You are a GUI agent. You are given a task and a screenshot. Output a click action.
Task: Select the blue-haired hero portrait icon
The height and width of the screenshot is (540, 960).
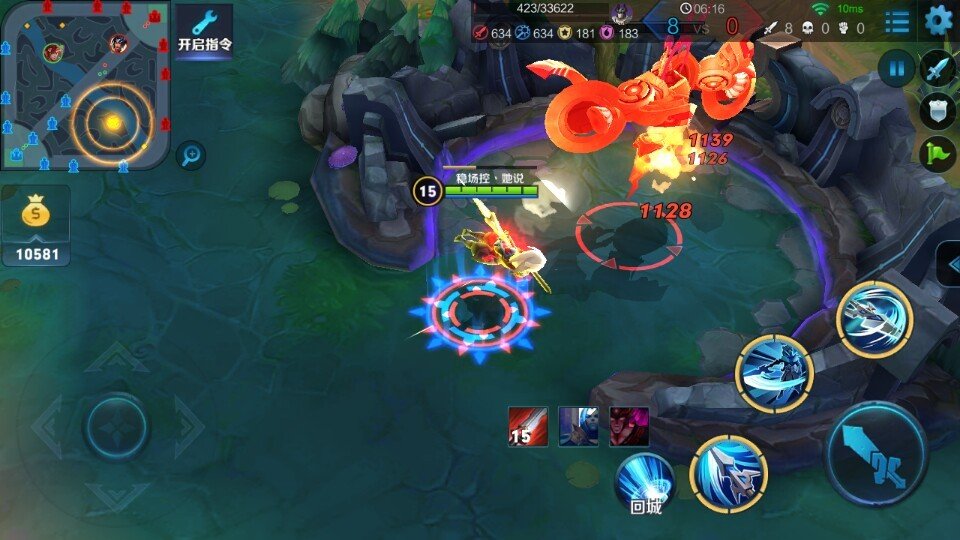tap(578, 426)
